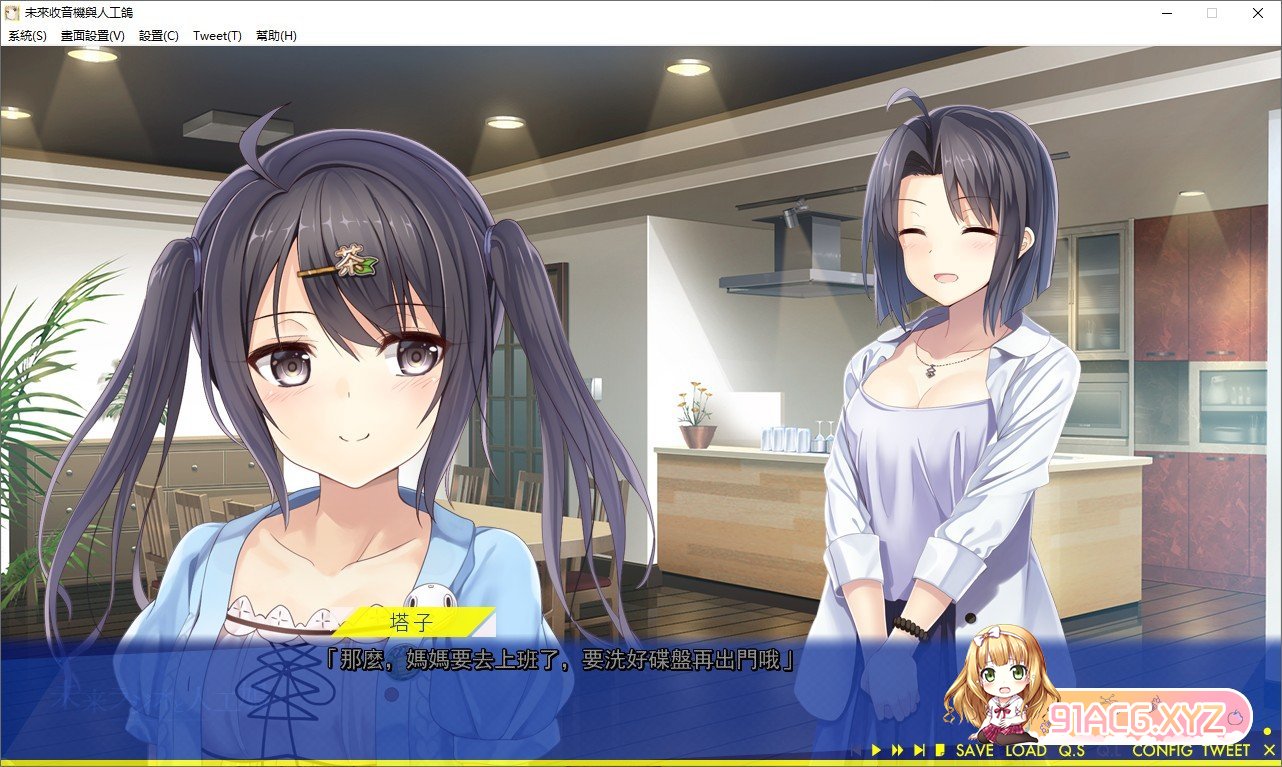Close the game window
This screenshot has width=1282, height=767.
1258,13
